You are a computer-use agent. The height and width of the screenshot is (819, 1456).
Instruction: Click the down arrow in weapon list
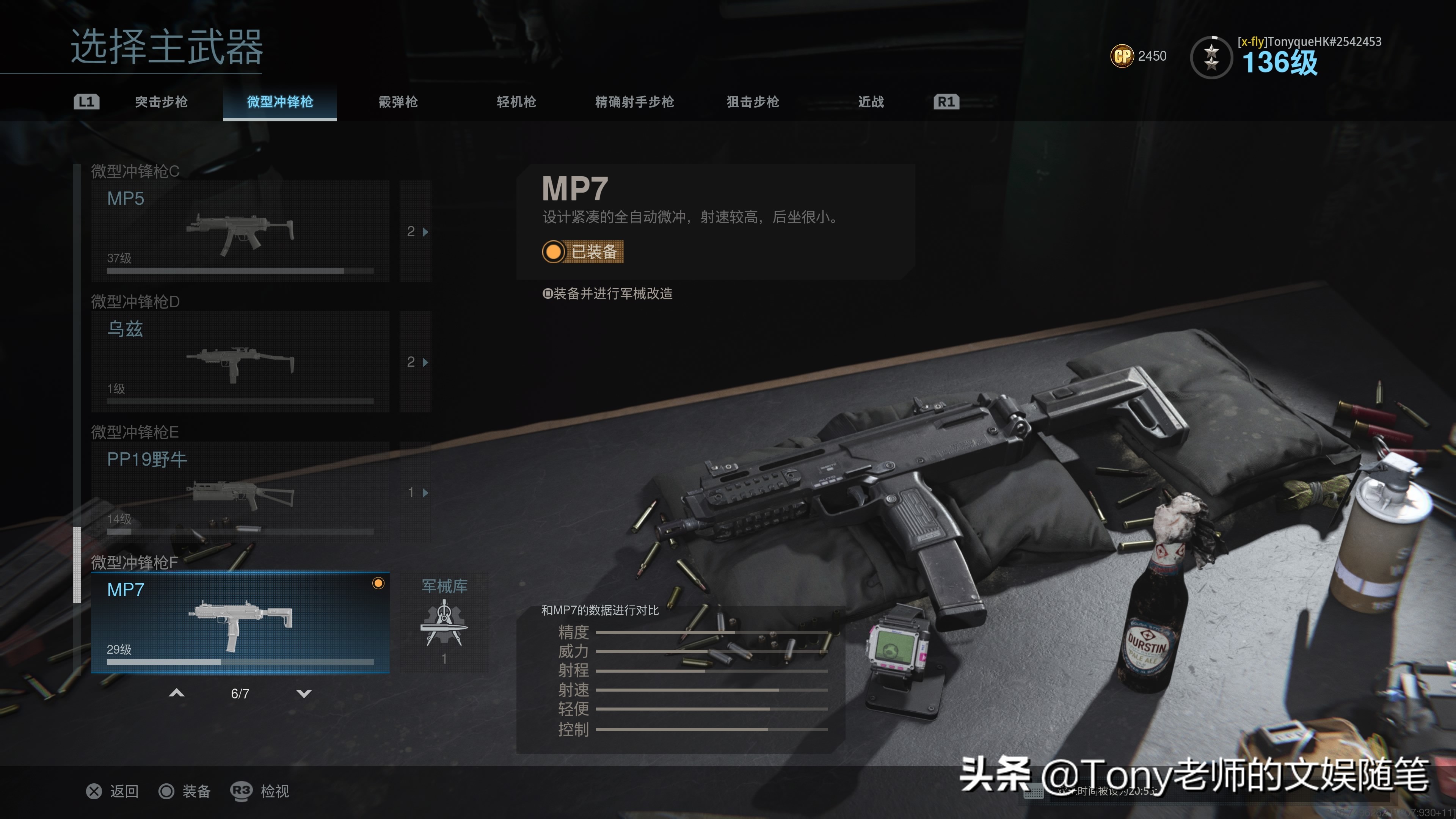pos(304,693)
